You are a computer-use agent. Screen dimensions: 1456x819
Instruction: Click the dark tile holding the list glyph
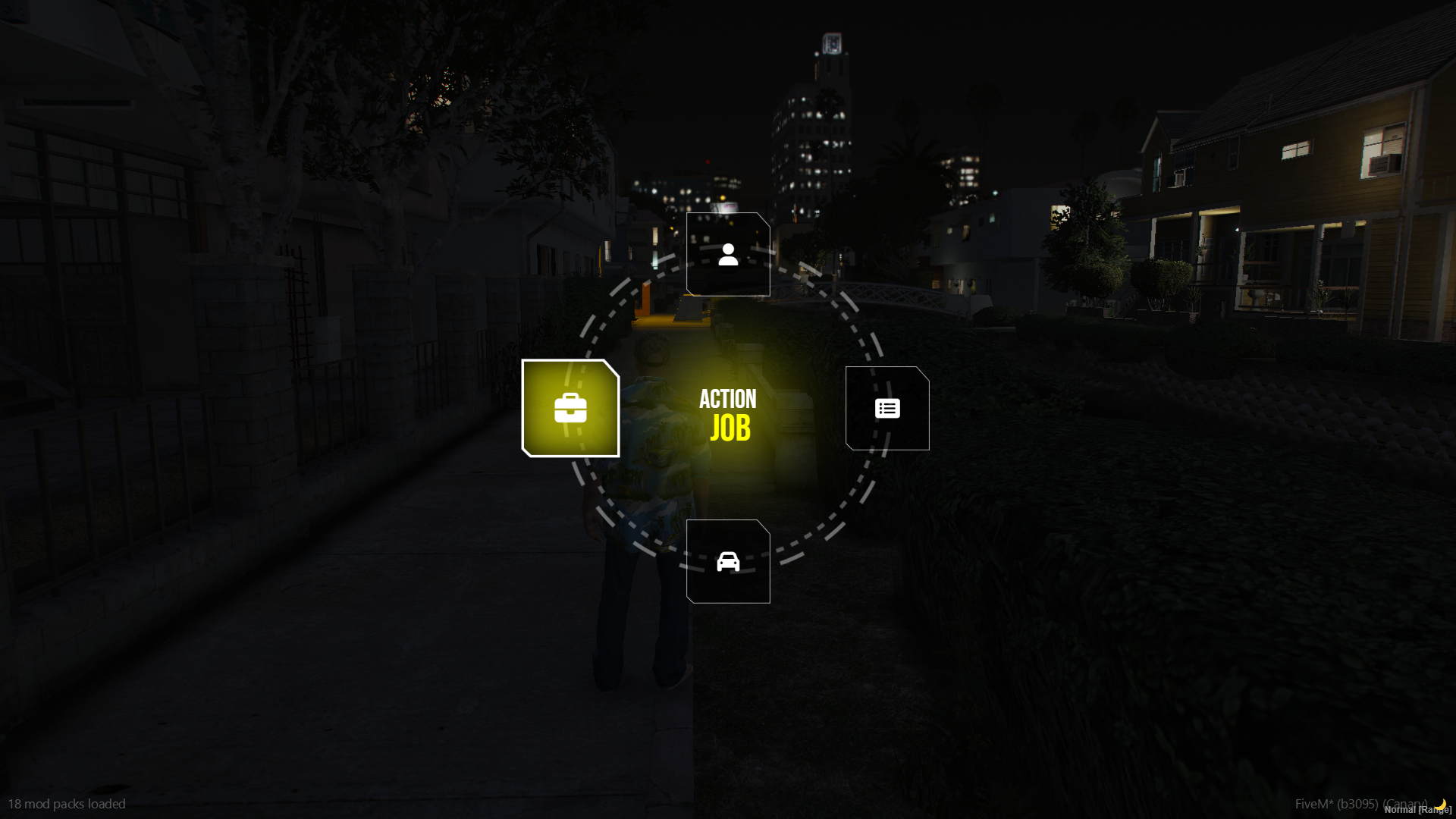(x=886, y=407)
